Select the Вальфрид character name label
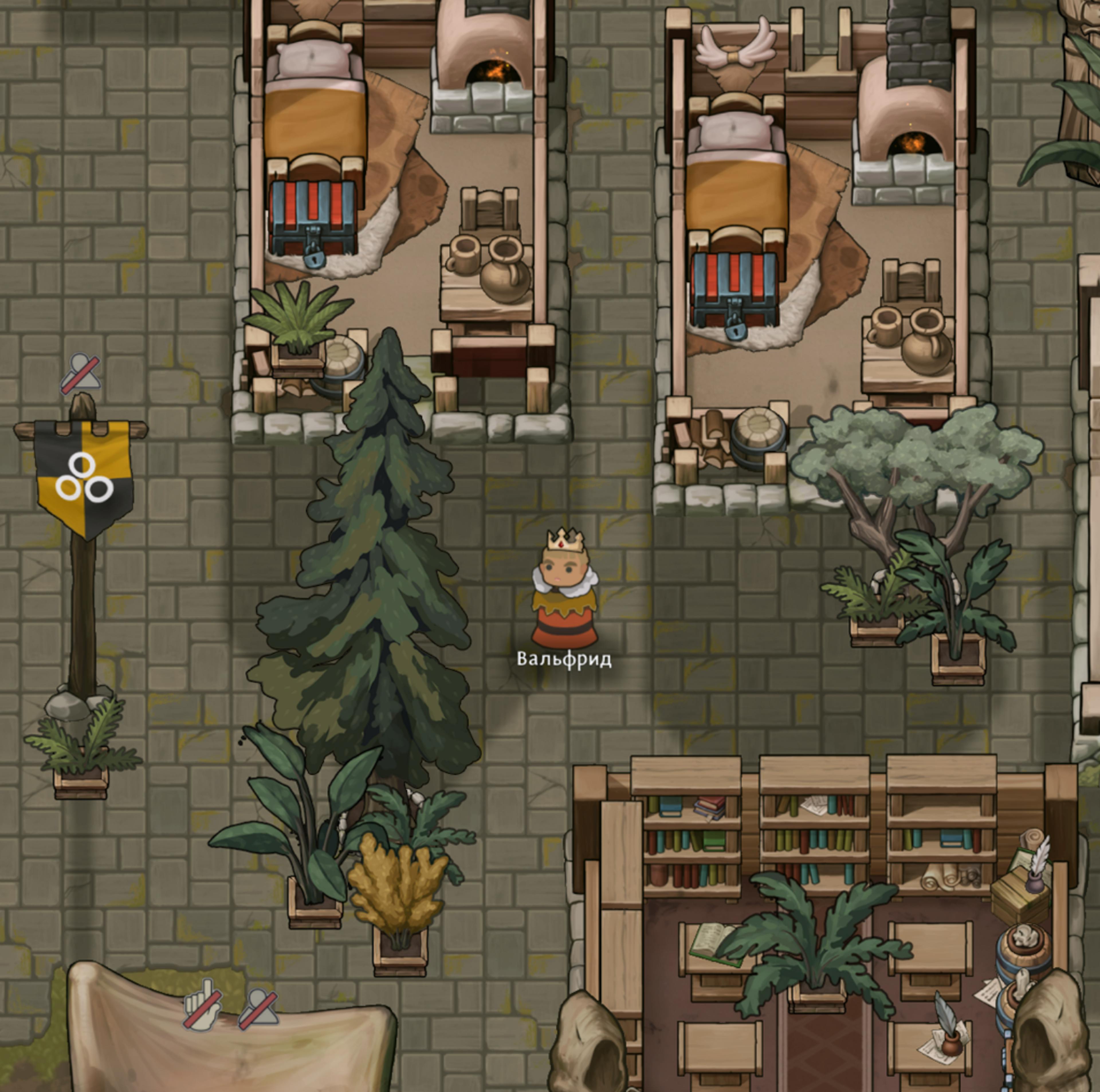Image resolution: width=1100 pixels, height=1092 pixels. click(x=564, y=659)
